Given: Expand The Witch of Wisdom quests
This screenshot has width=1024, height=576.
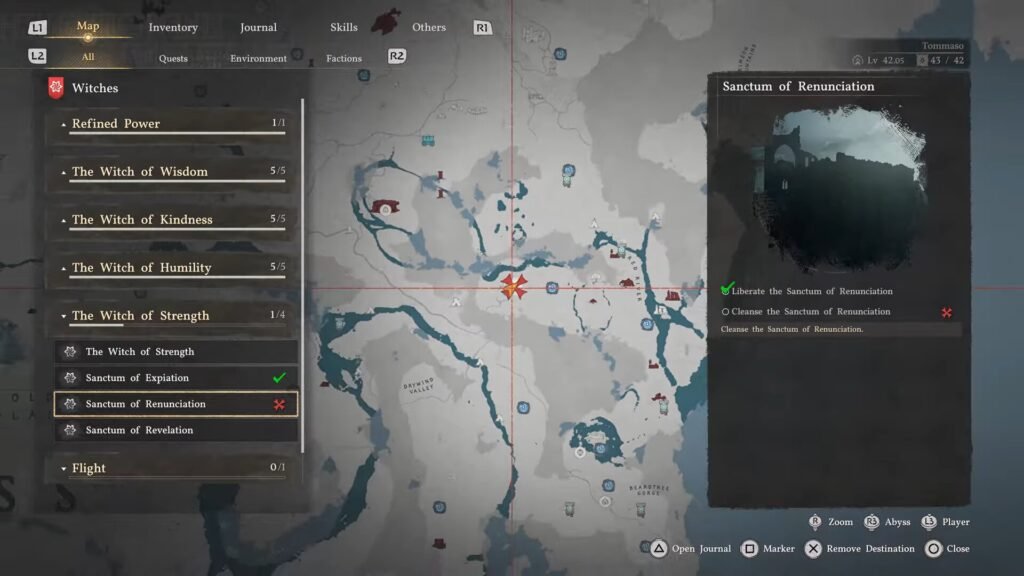Looking at the screenshot, I should click(173, 172).
